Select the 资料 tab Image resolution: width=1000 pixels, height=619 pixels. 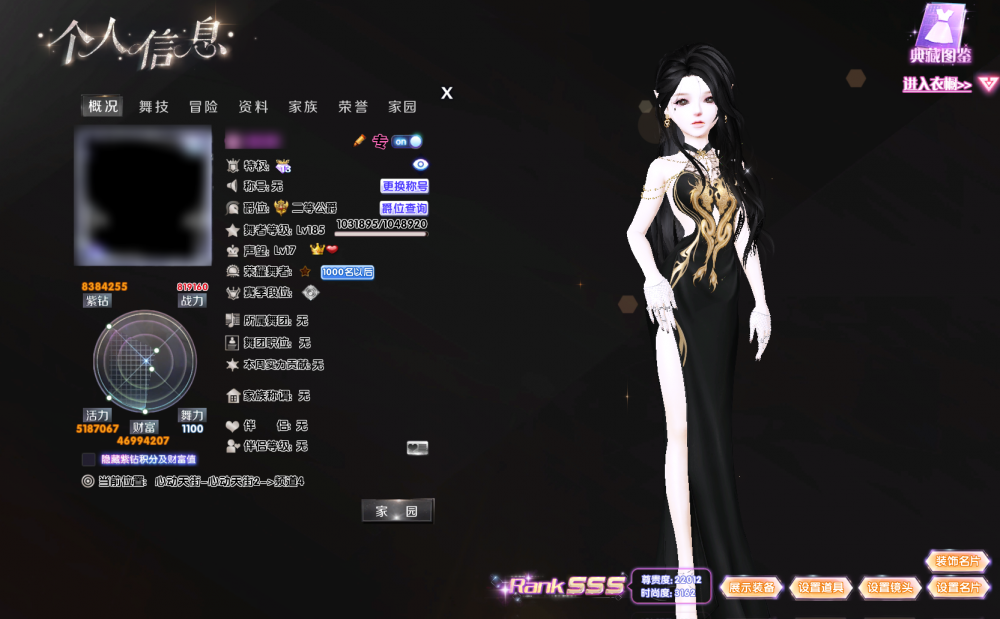click(x=253, y=107)
